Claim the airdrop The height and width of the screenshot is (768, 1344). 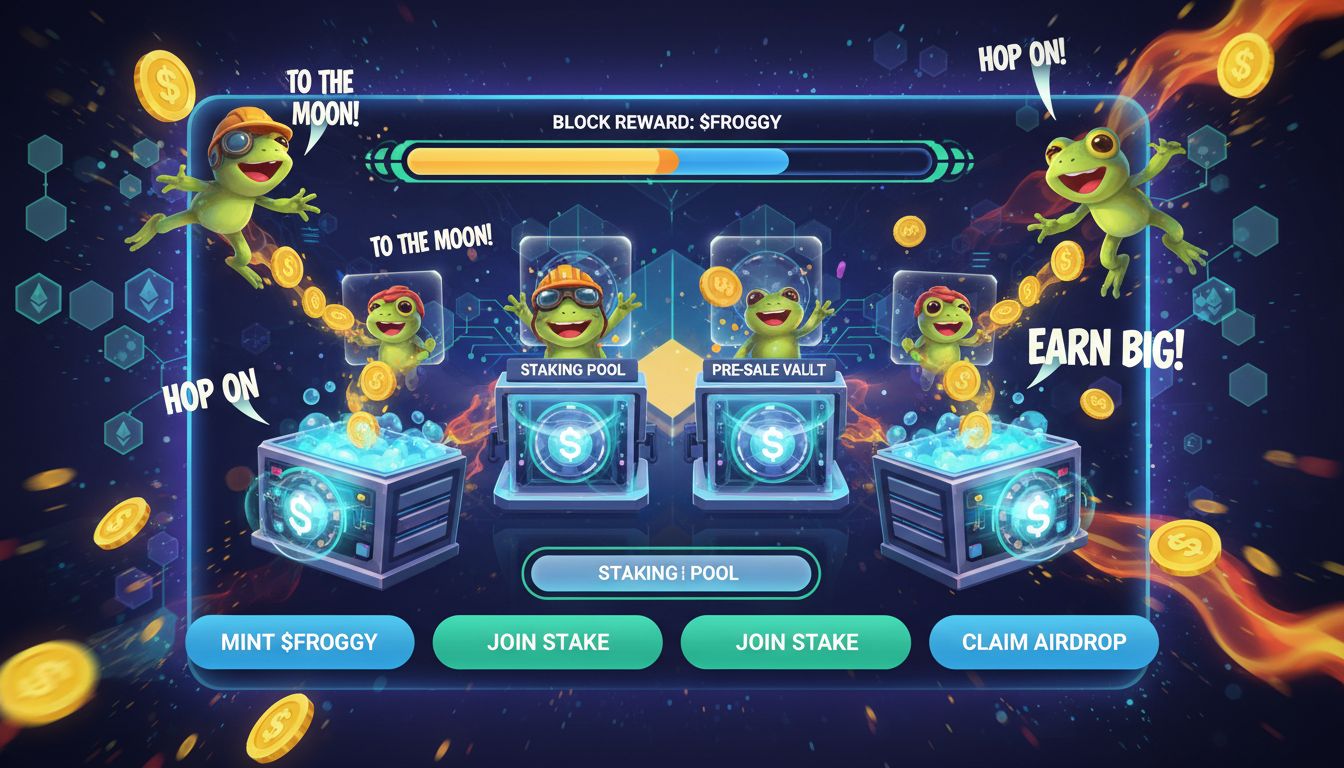[x=1043, y=641]
